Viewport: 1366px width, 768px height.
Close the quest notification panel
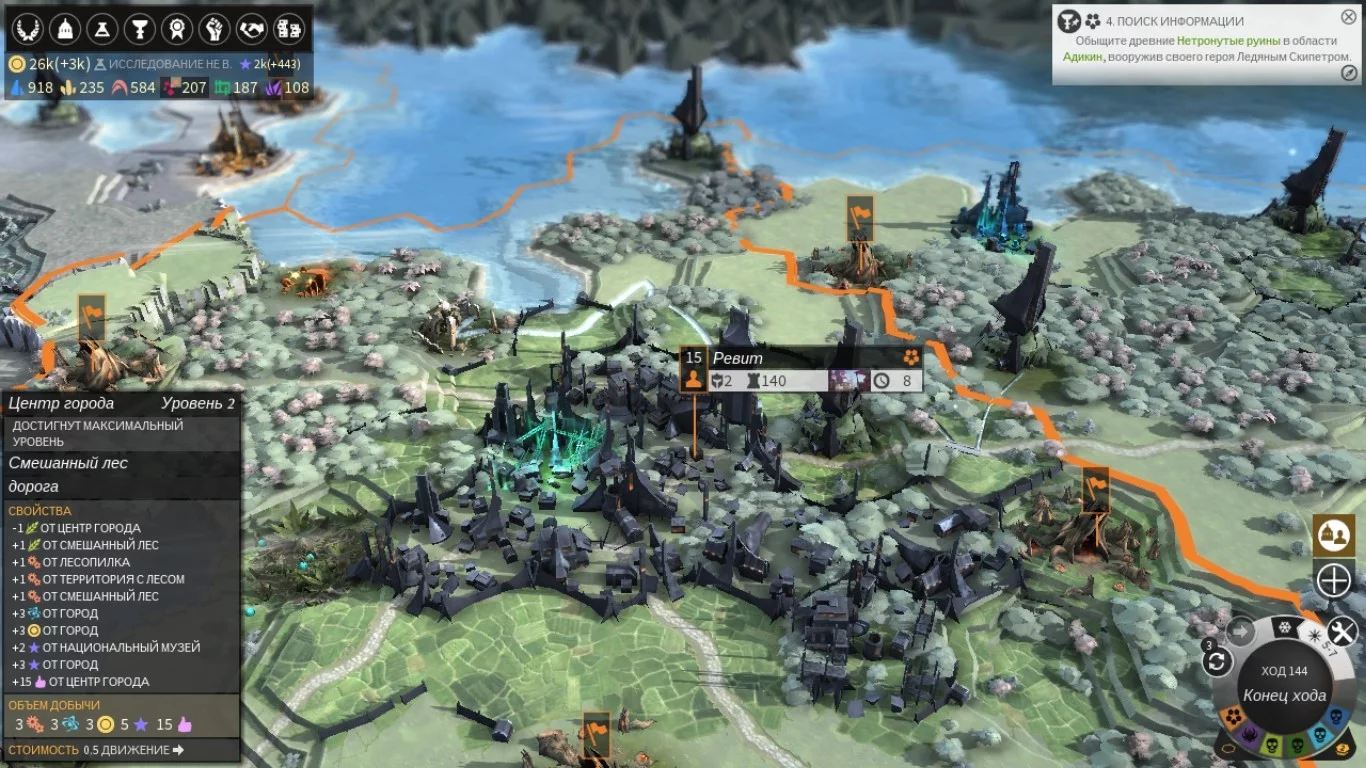tap(1349, 17)
